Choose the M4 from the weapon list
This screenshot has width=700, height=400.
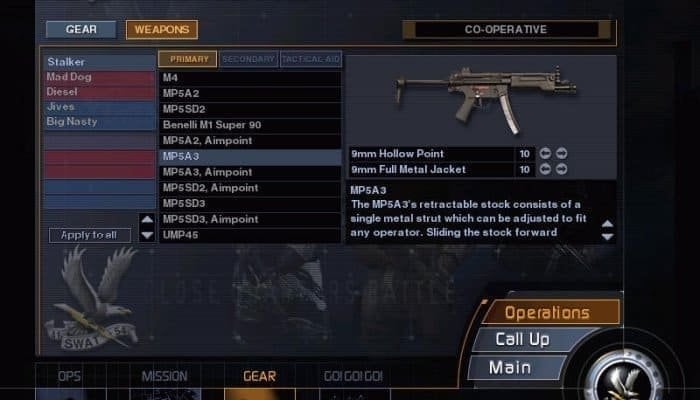(x=250, y=77)
